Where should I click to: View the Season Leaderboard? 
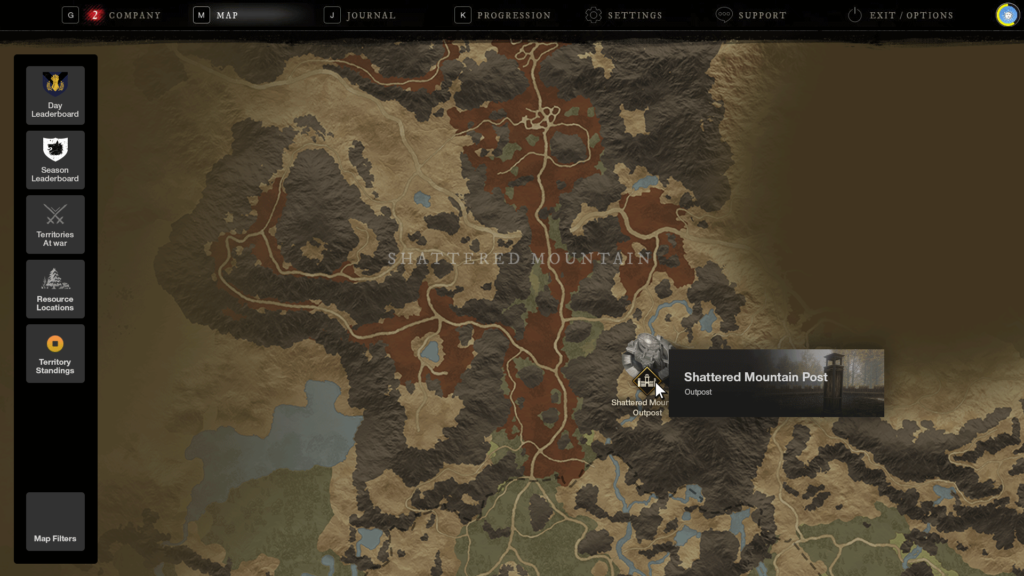coord(55,160)
